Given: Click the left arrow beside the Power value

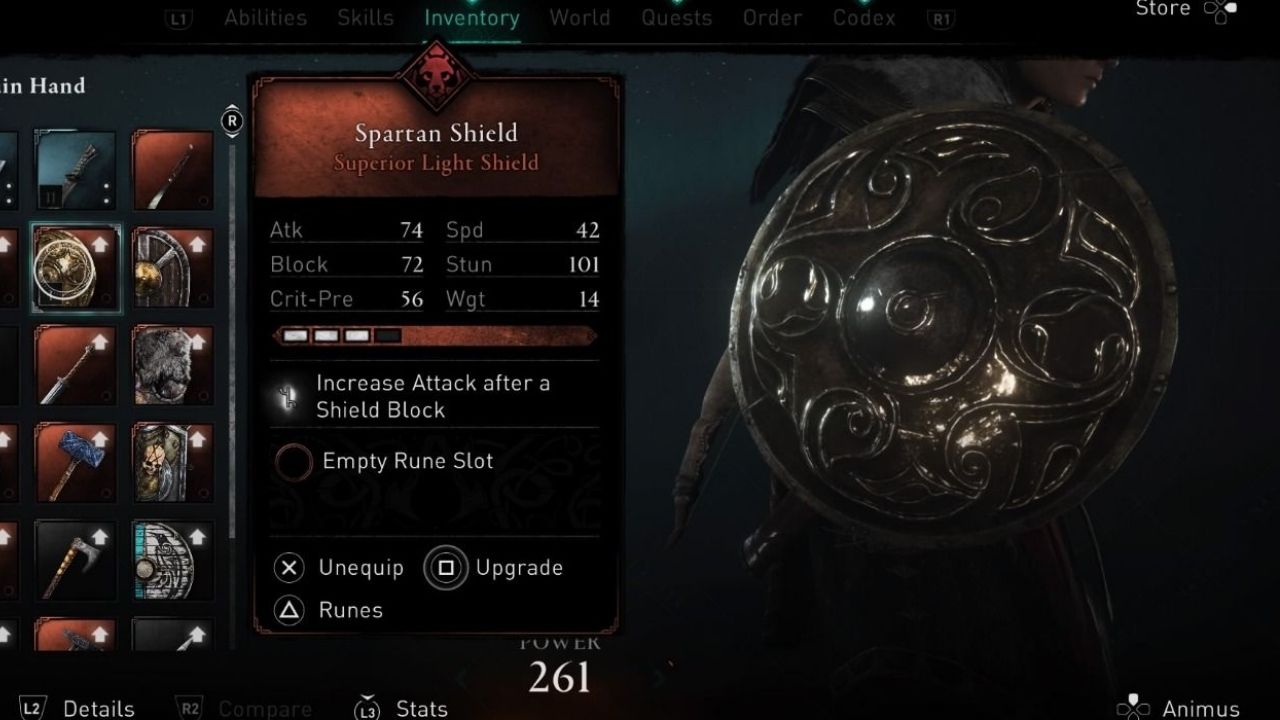Looking at the screenshot, I should (462, 678).
